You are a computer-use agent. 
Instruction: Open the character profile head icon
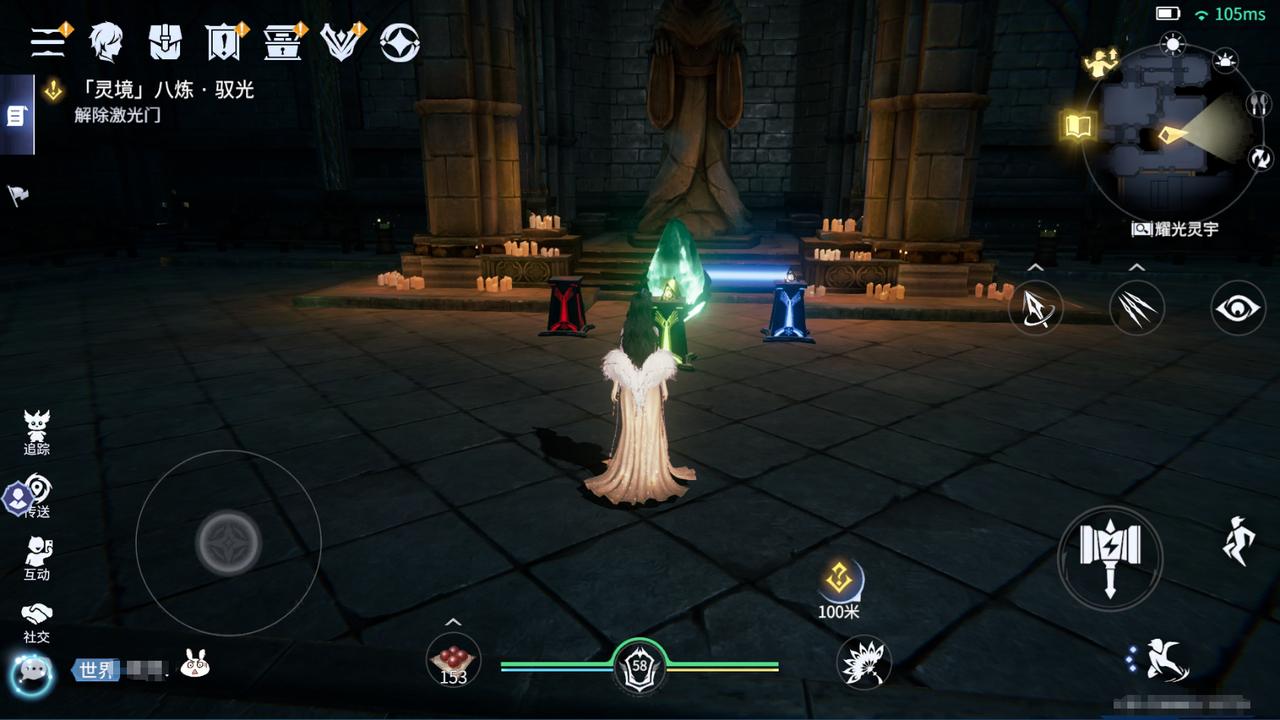click(x=105, y=42)
